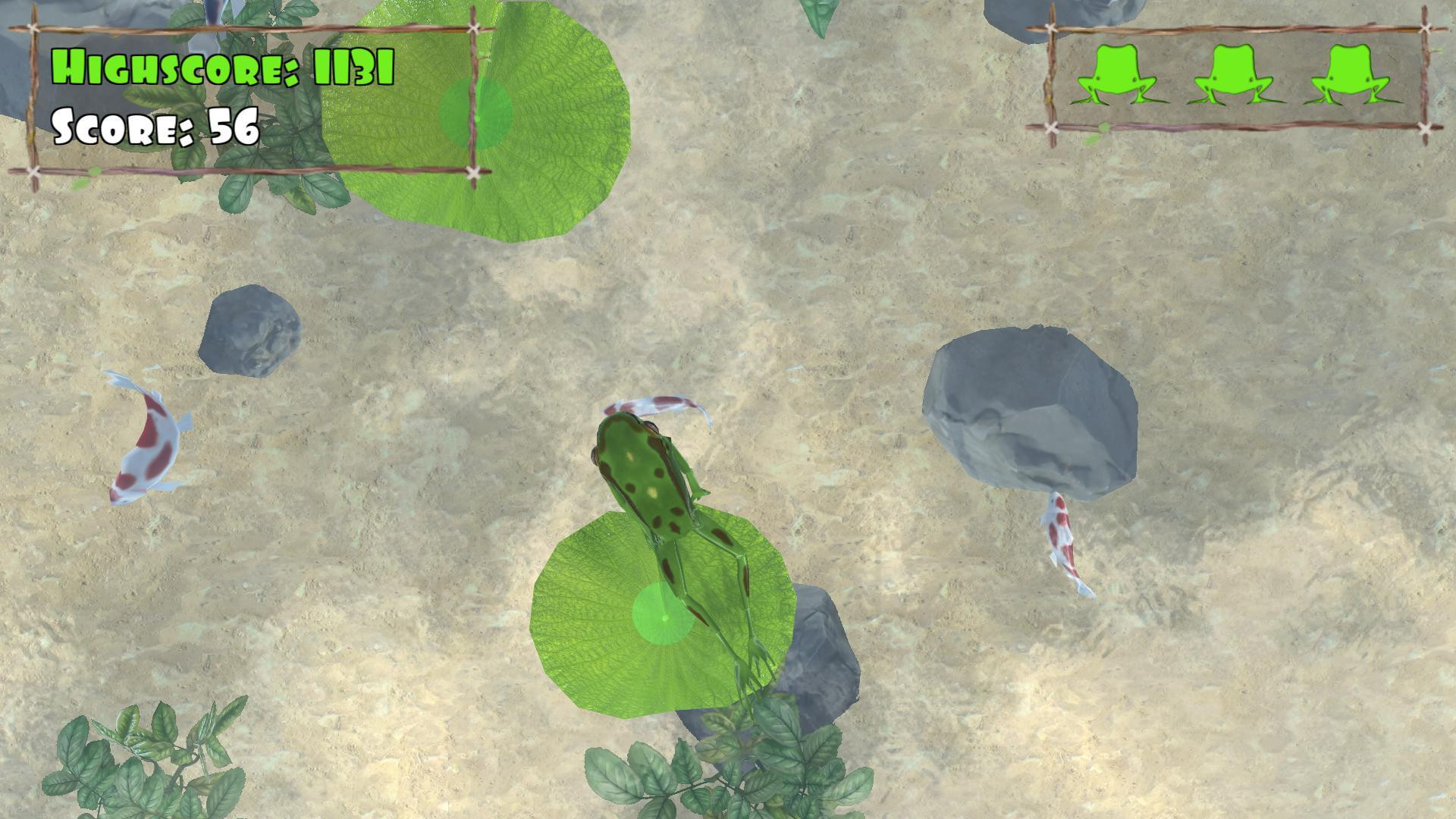
Task: Select the large gray rock on the right
Action: click(1031, 413)
